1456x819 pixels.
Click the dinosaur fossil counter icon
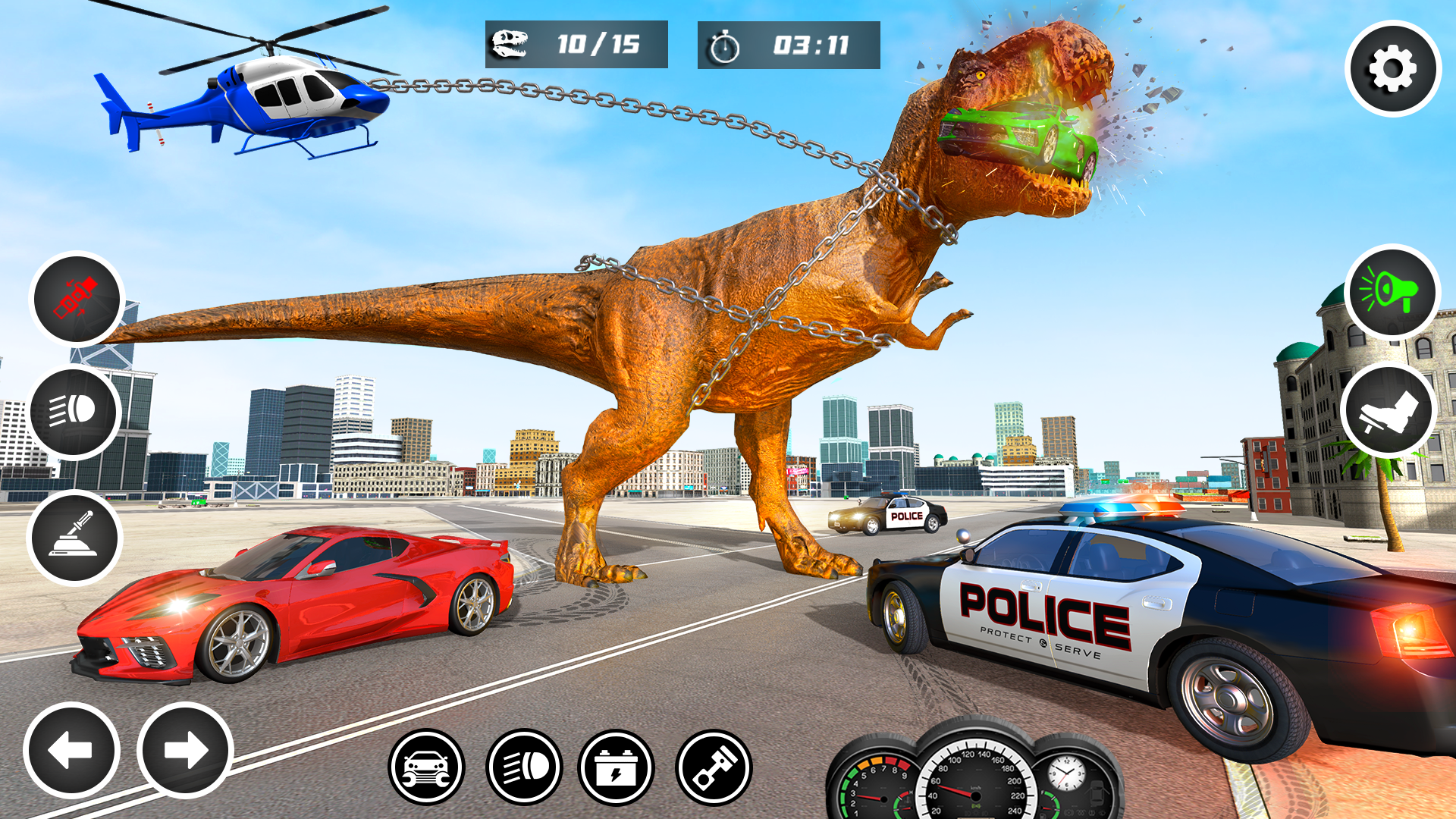click(x=510, y=43)
